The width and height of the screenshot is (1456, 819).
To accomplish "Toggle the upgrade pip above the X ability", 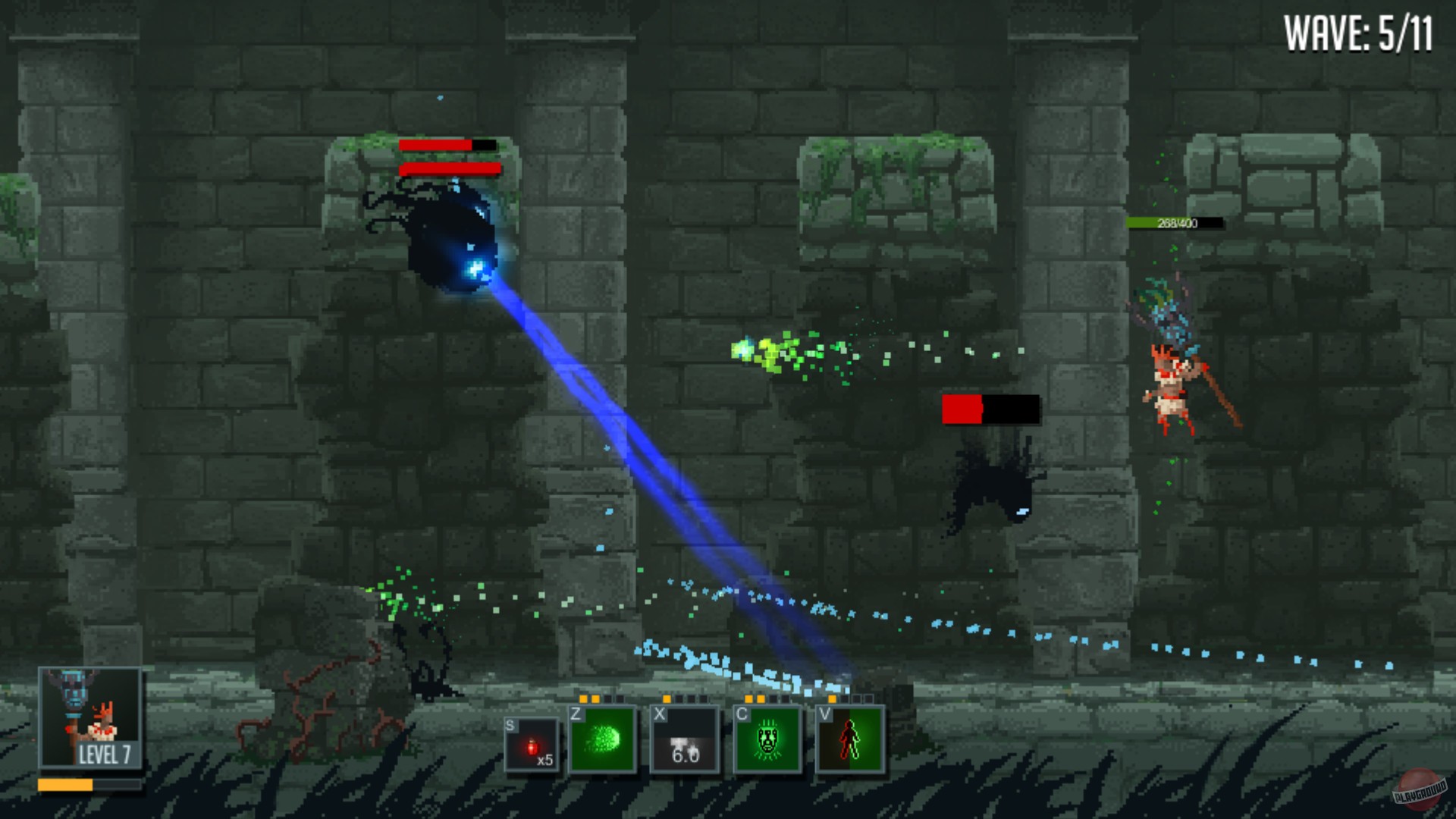I will [x=666, y=698].
